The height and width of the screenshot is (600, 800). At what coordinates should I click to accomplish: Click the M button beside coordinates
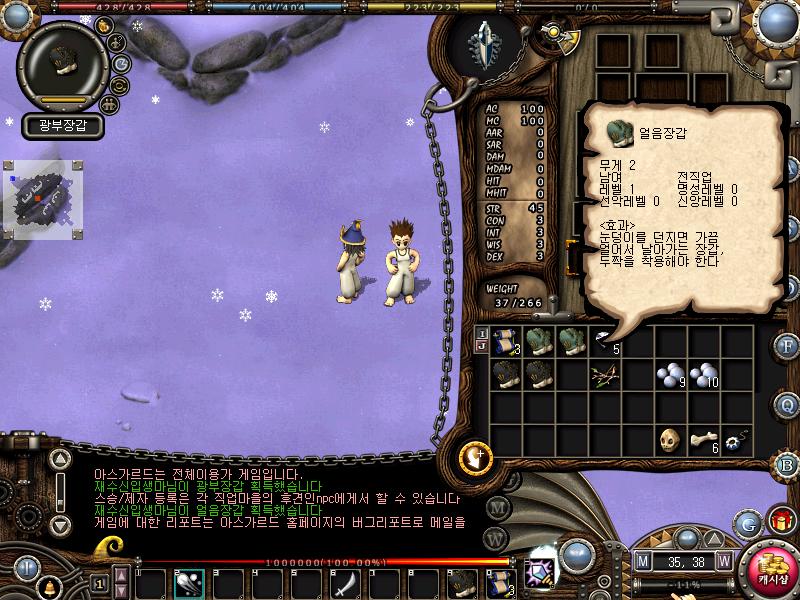coord(643,561)
